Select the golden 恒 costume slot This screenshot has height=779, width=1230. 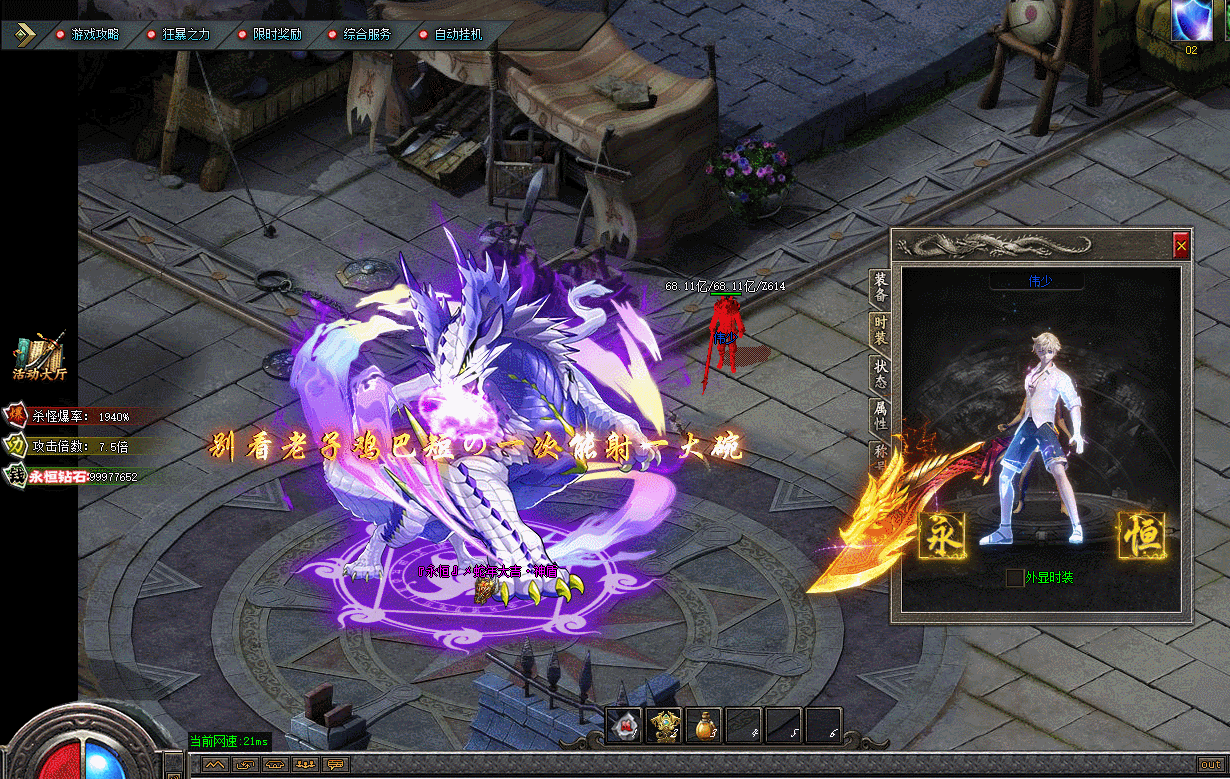1142,535
